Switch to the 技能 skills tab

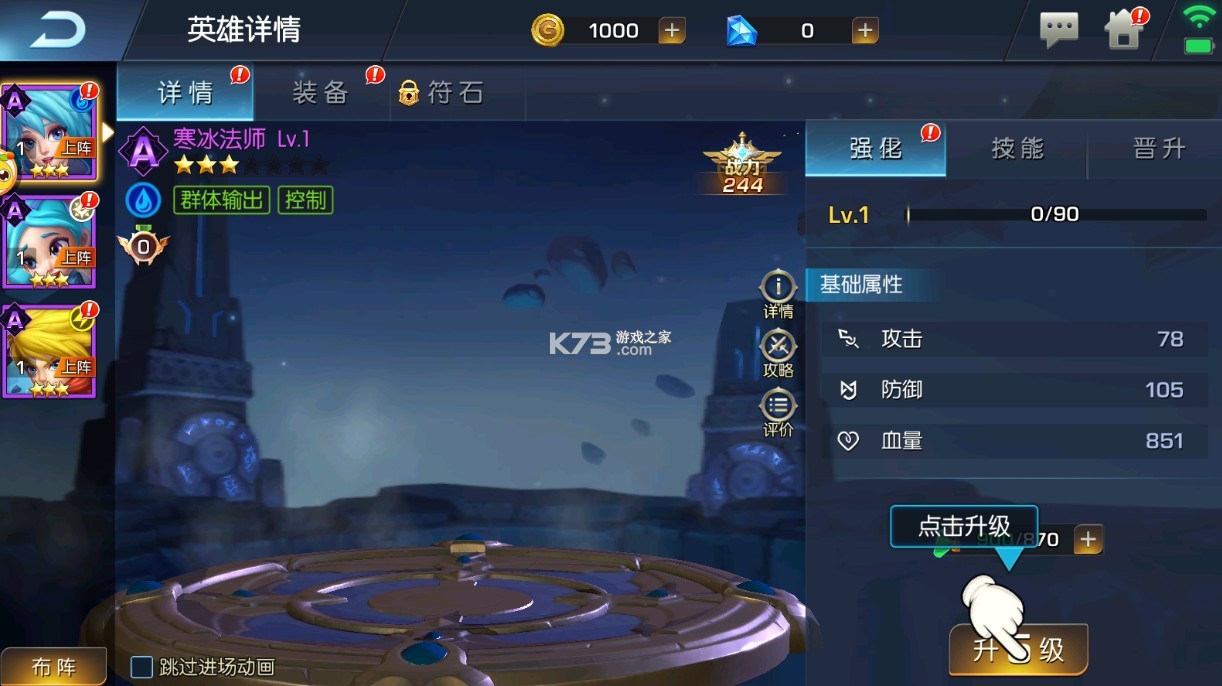point(1017,149)
